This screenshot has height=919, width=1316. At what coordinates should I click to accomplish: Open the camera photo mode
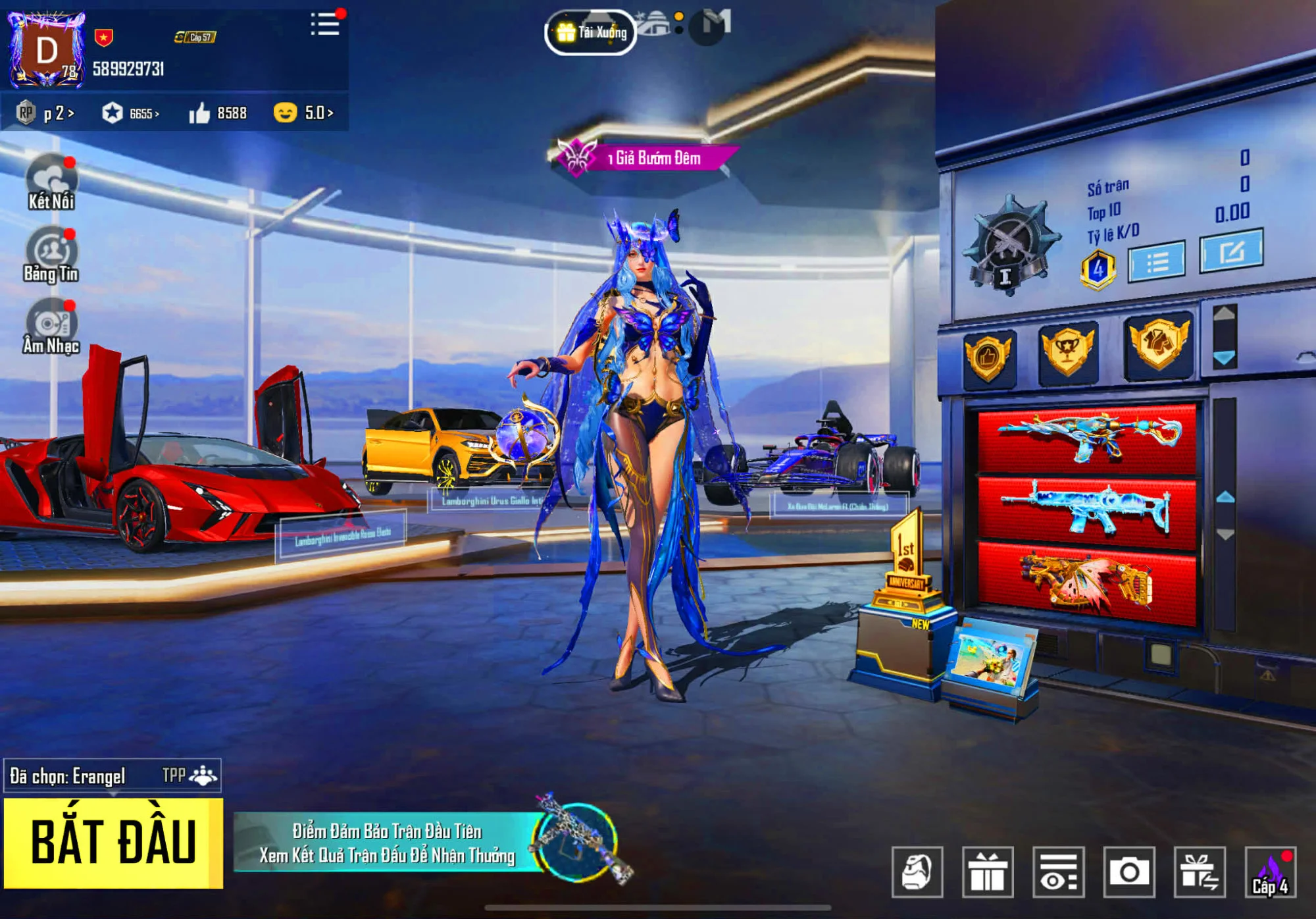coord(1129,872)
